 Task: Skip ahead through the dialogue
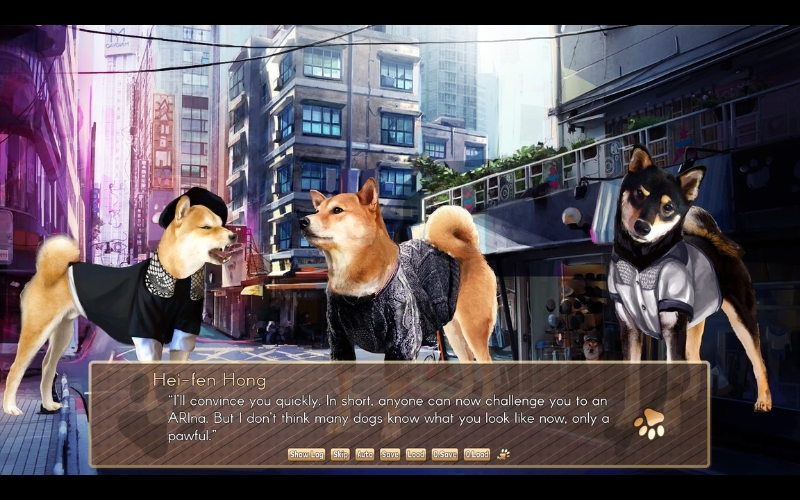point(340,454)
